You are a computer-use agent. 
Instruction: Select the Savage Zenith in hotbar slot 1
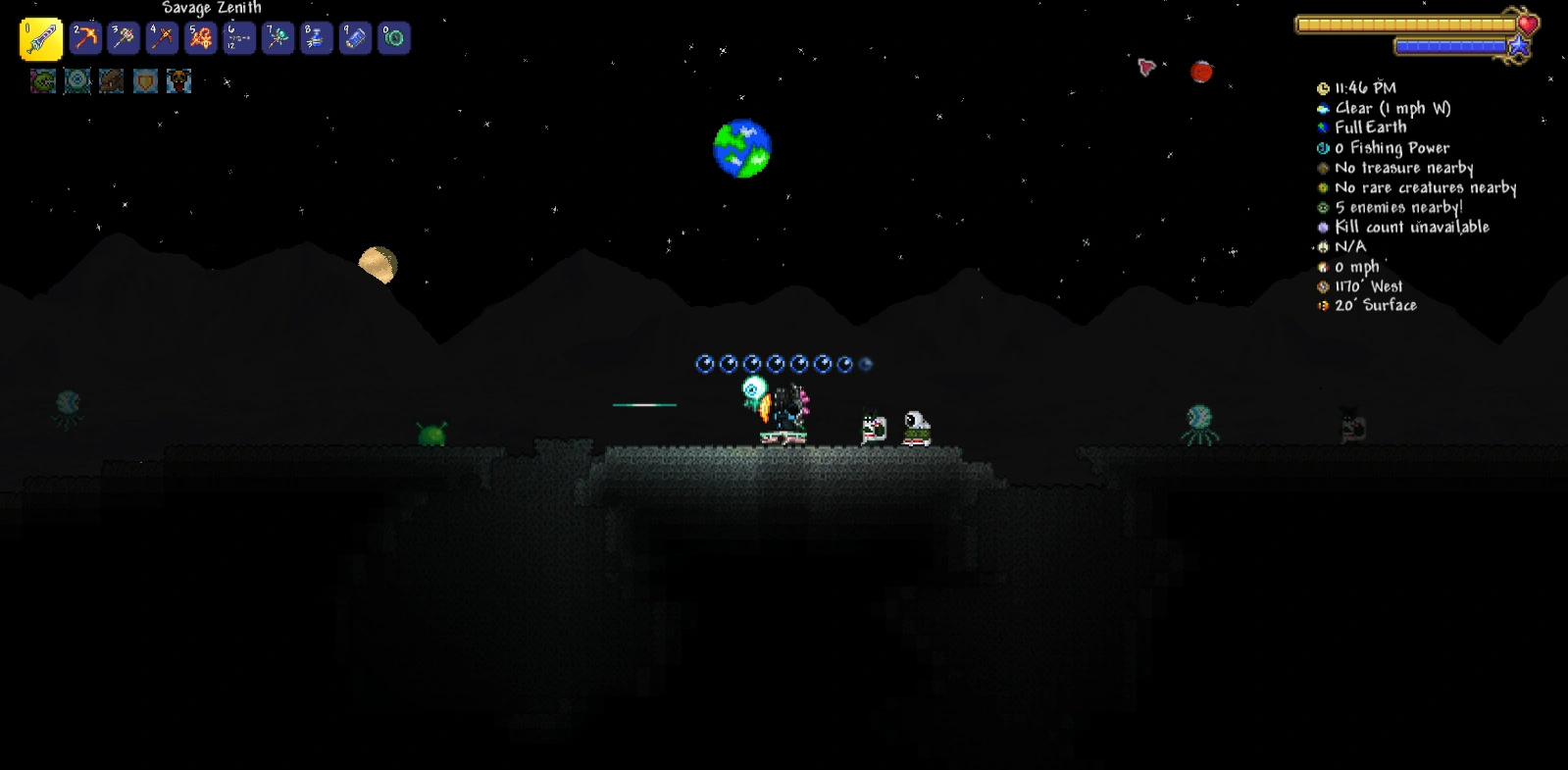[41, 38]
